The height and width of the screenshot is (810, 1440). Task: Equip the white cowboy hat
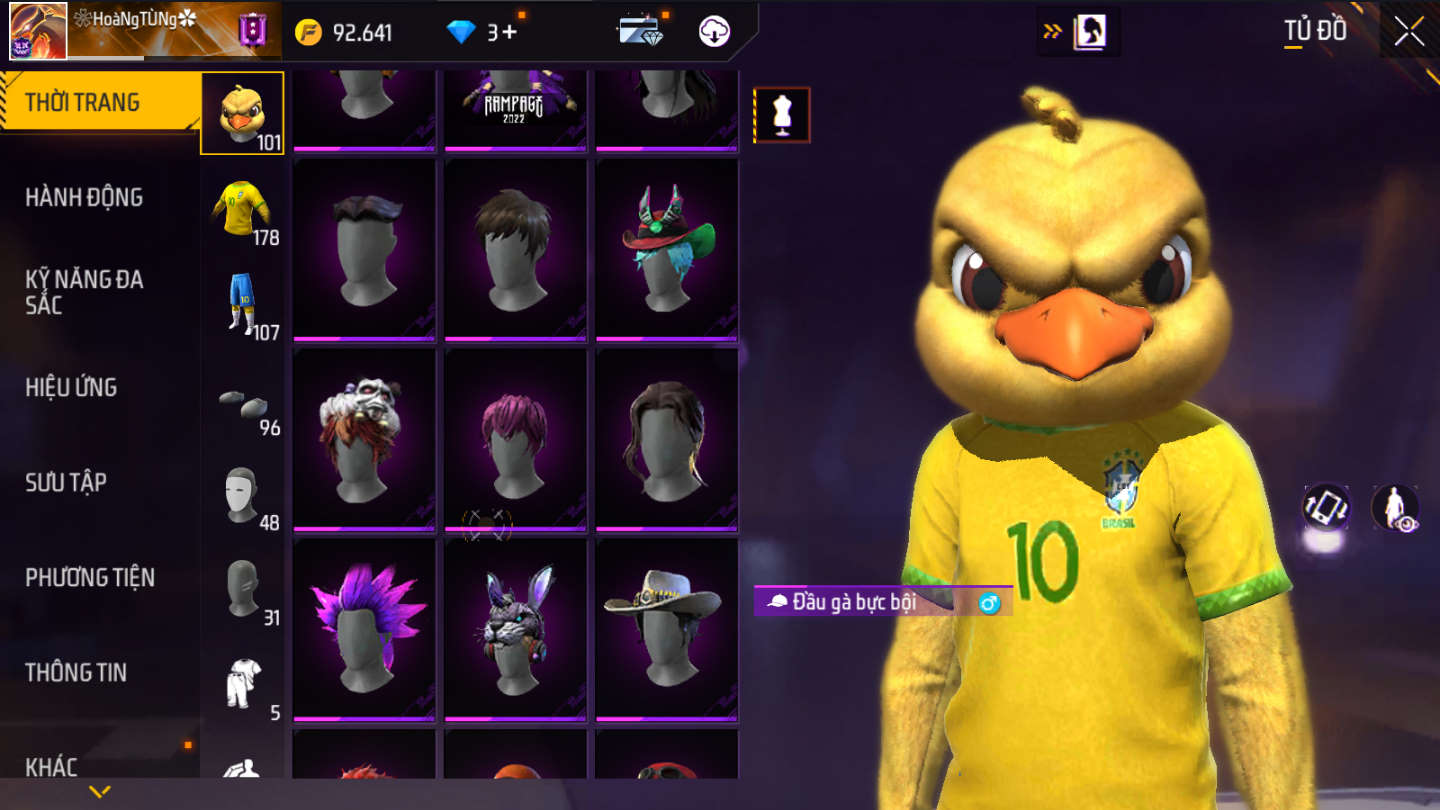[666, 628]
